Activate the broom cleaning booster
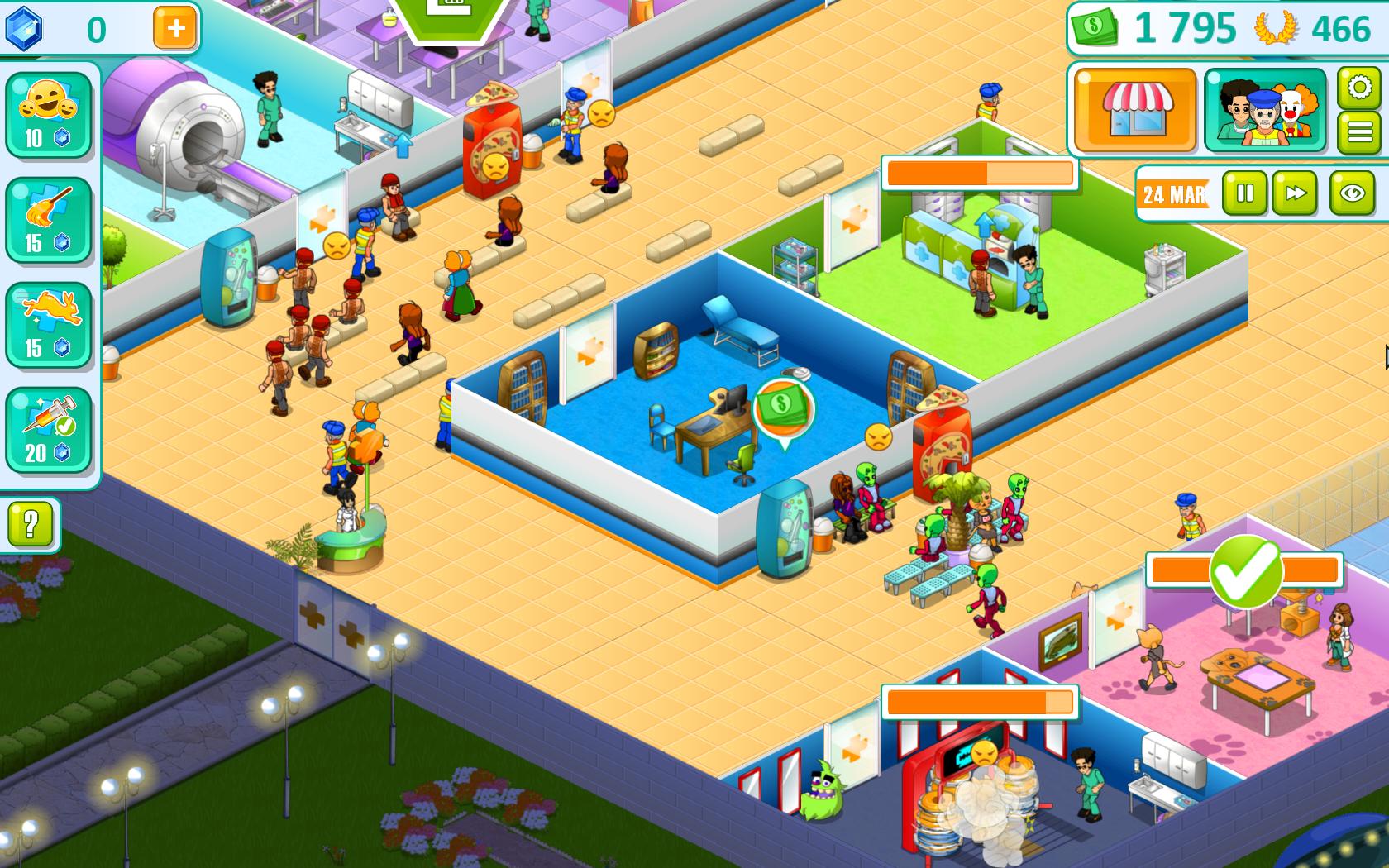 [x=47, y=215]
